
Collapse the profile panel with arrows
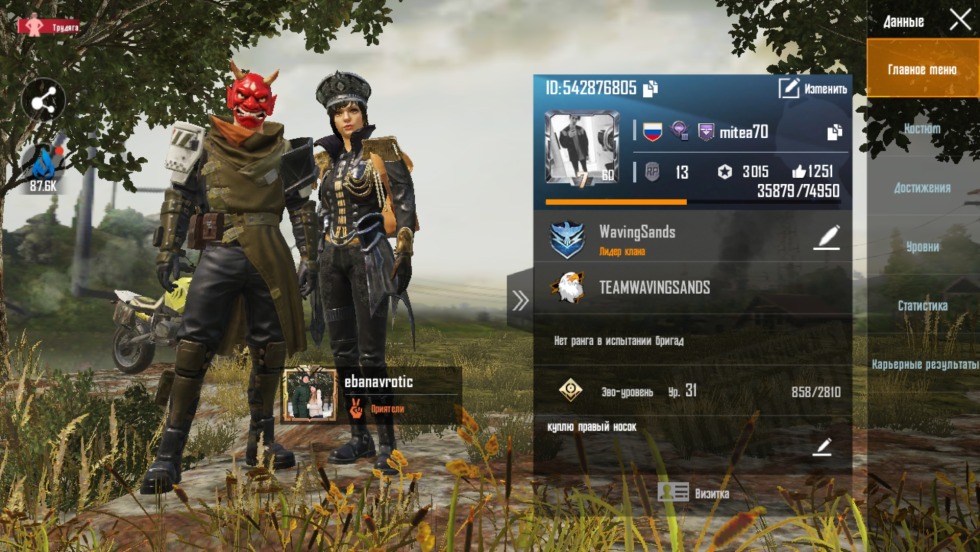tap(520, 300)
